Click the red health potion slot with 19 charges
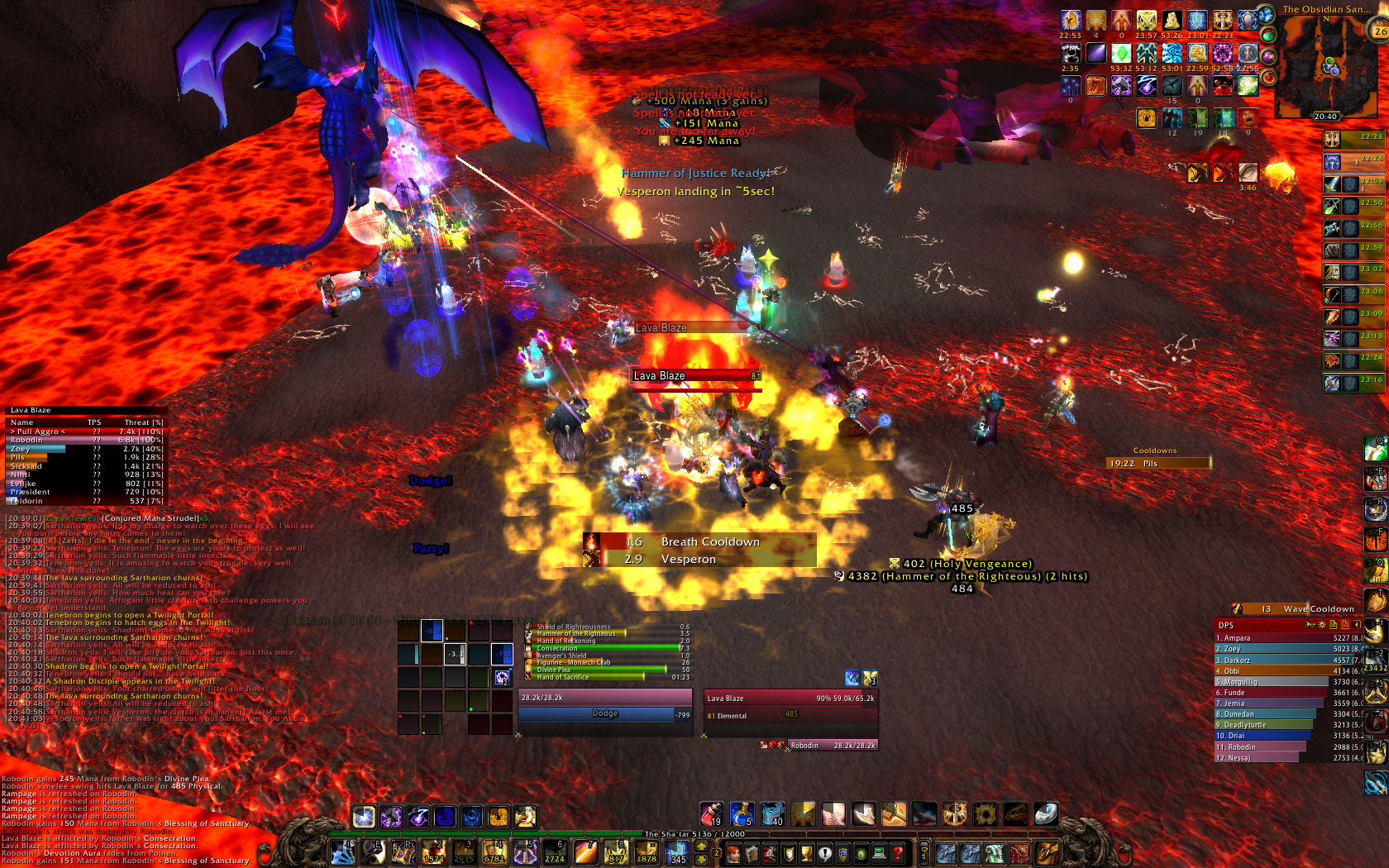 (711, 814)
